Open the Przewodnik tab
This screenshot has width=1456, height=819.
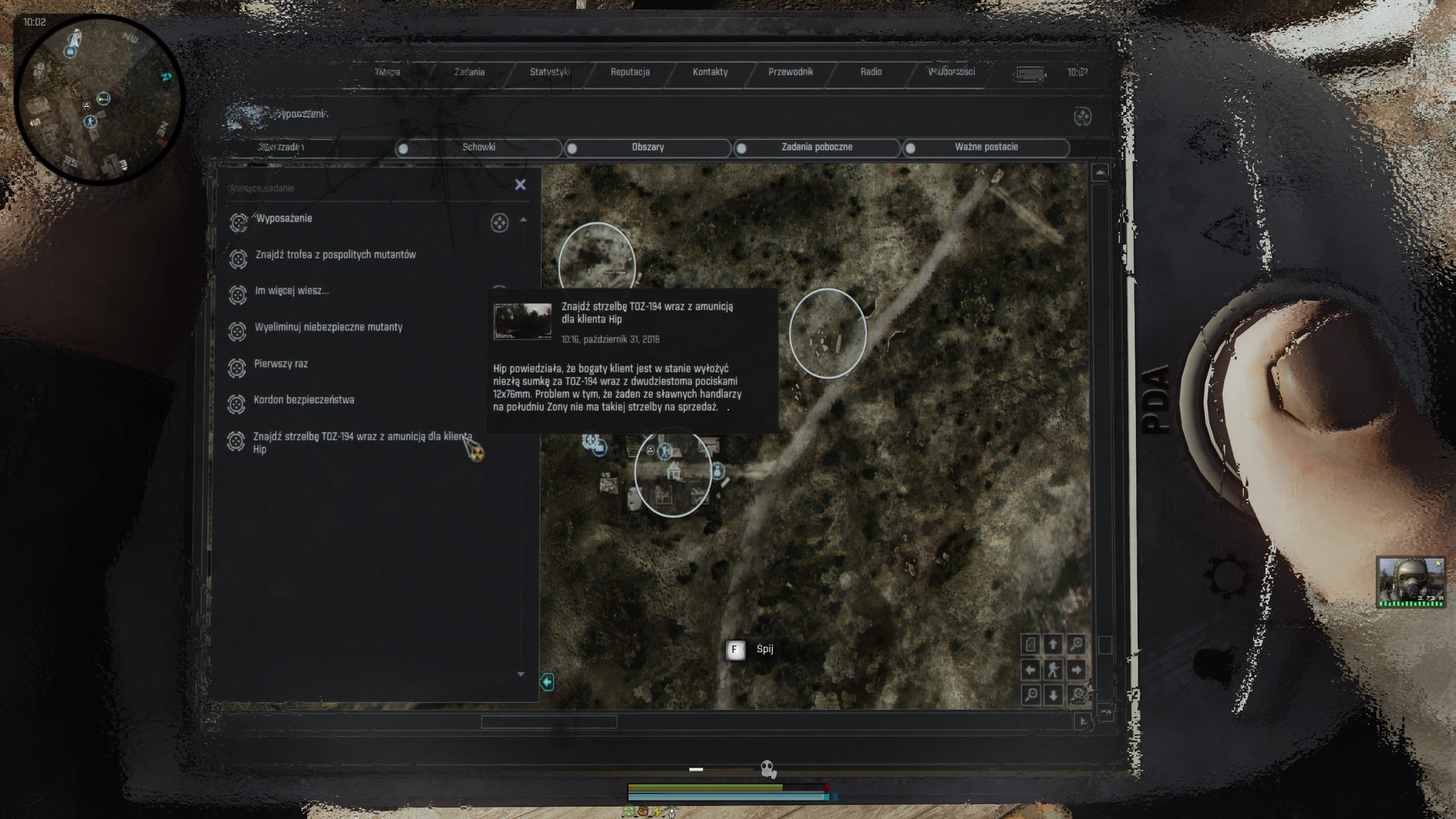pyautogui.click(x=790, y=72)
